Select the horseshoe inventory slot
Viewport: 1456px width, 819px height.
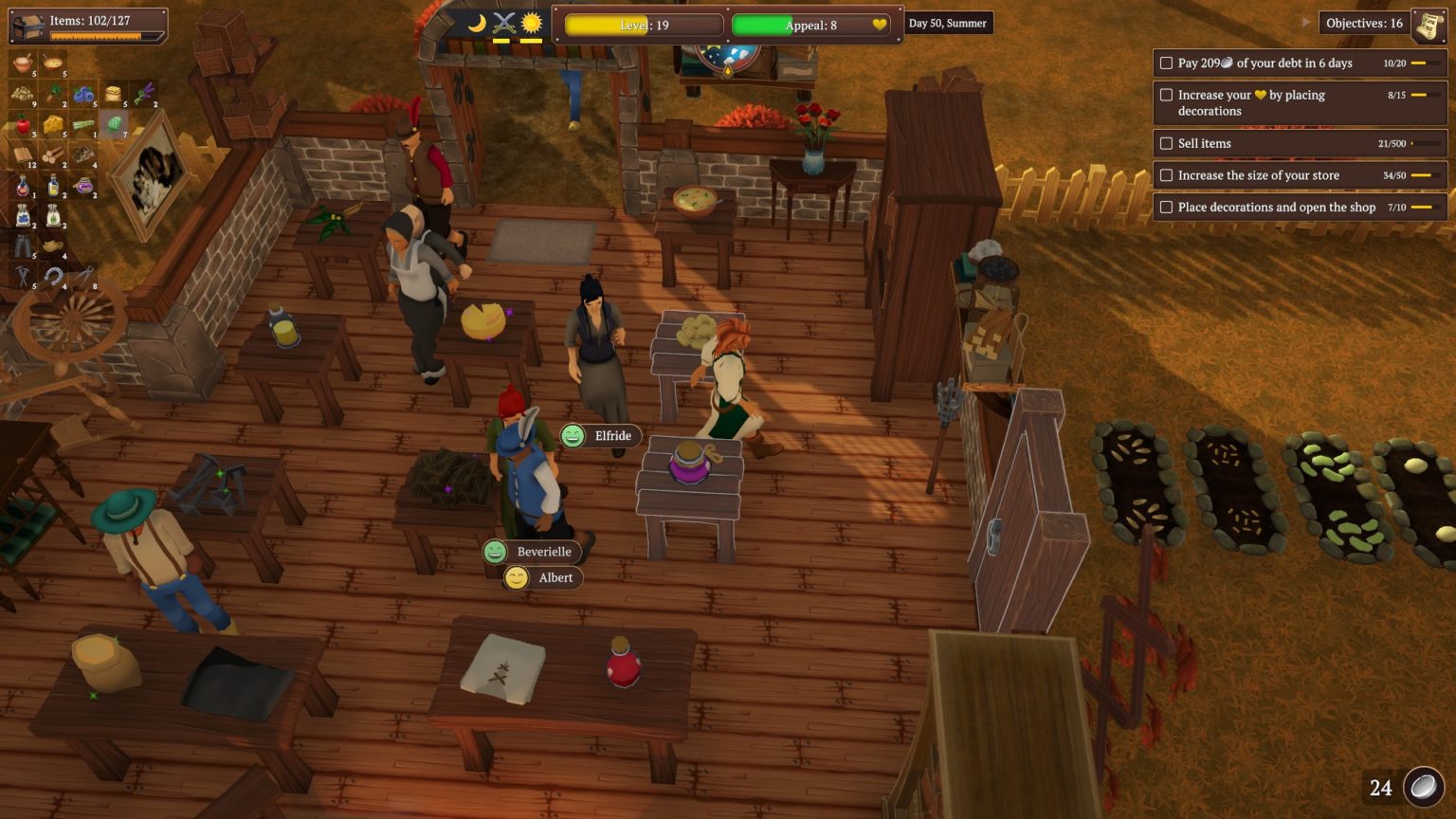point(54,276)
